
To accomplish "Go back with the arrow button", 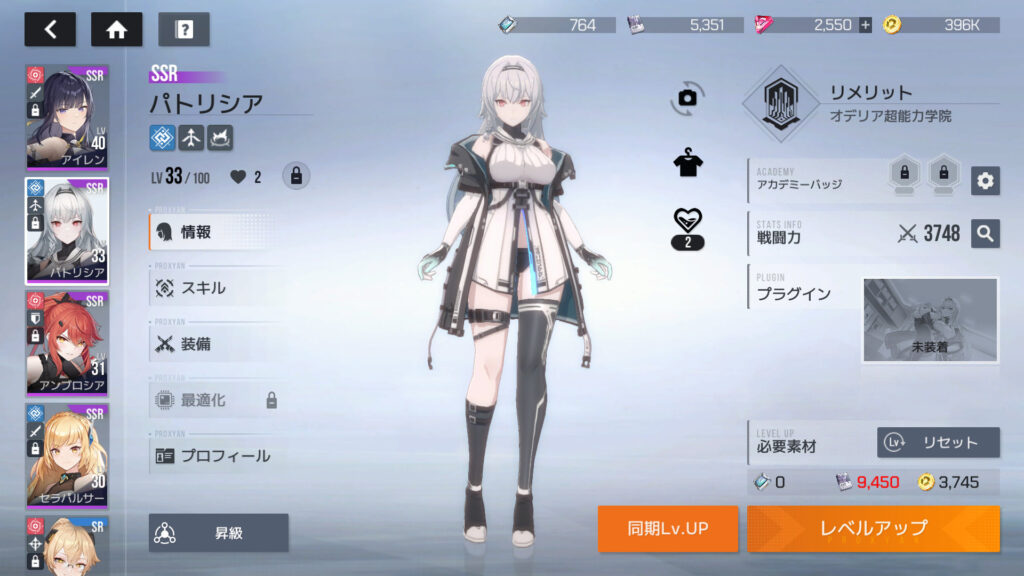I will (50, 29).
